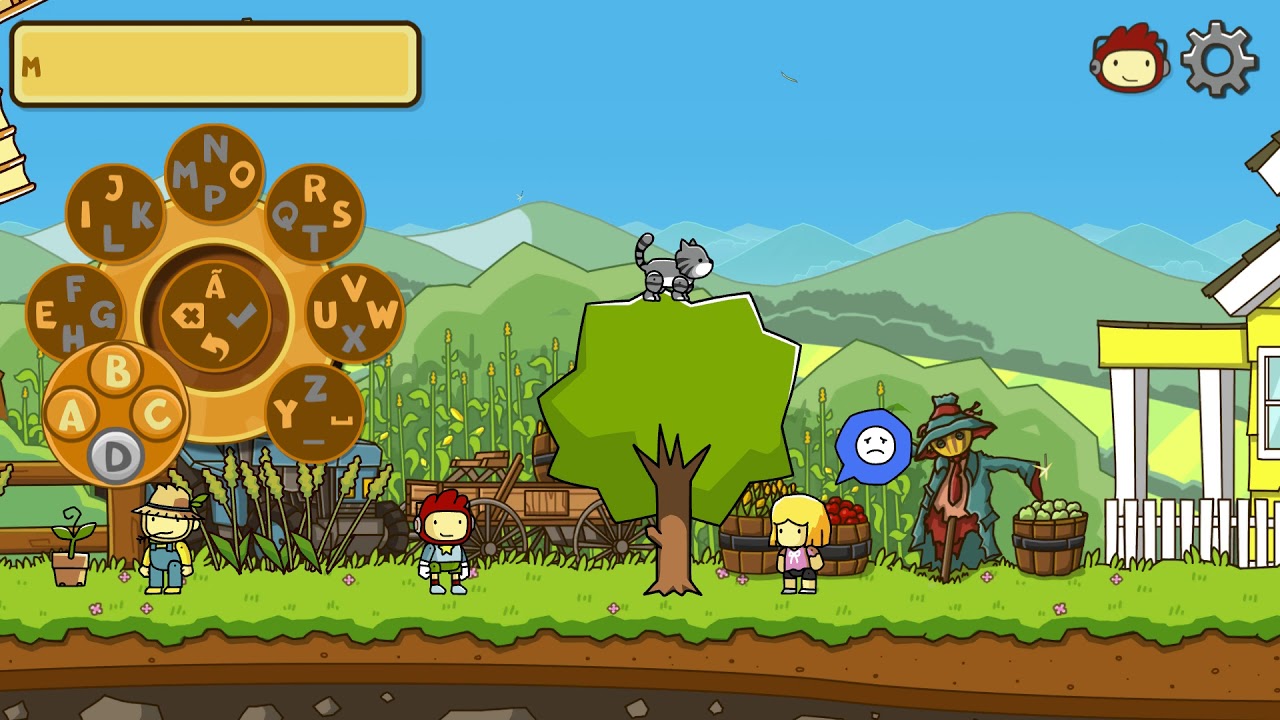Choose the letter B key
The image size is (1280, 720).
click(x=117, y=370)
